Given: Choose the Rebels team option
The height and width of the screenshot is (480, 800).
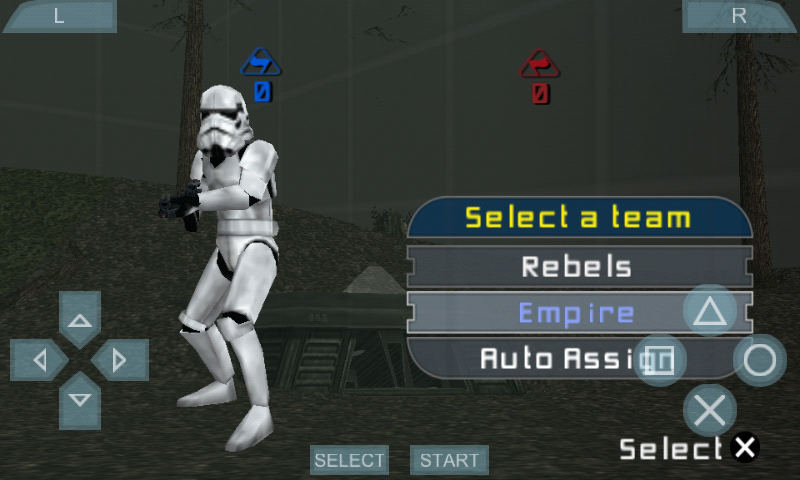Looking at the screenshot, I should (577, 267).
